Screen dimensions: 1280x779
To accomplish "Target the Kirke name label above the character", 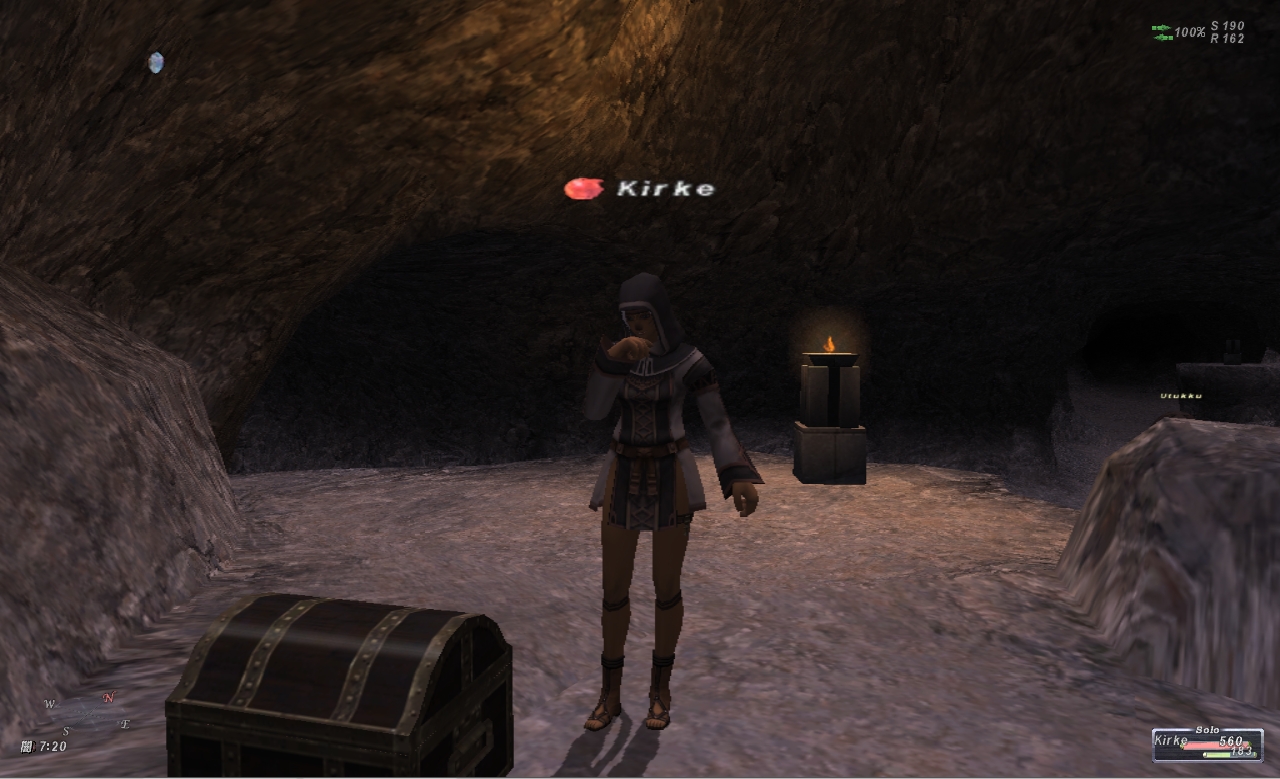I will (x=665, y=188).
